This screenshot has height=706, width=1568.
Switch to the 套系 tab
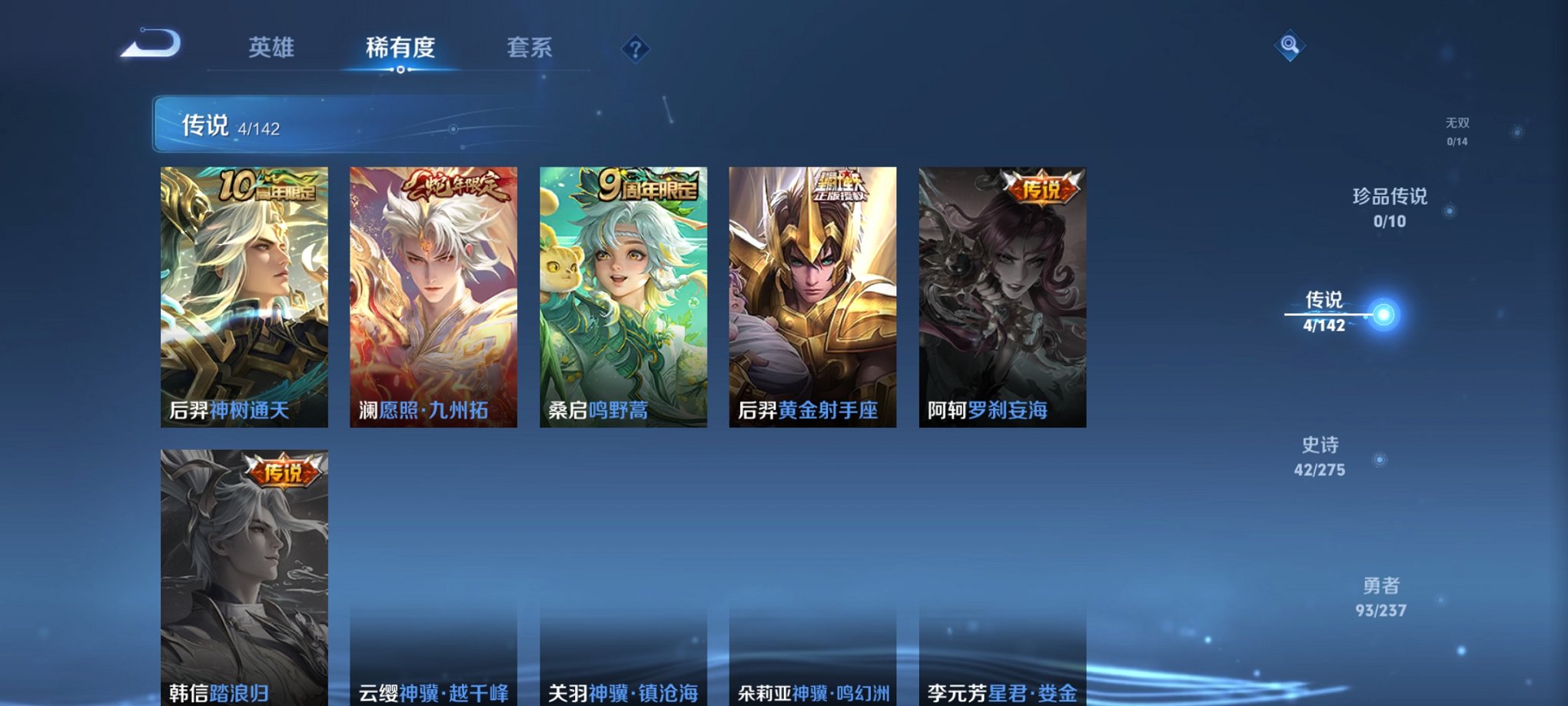click(536, 48)
